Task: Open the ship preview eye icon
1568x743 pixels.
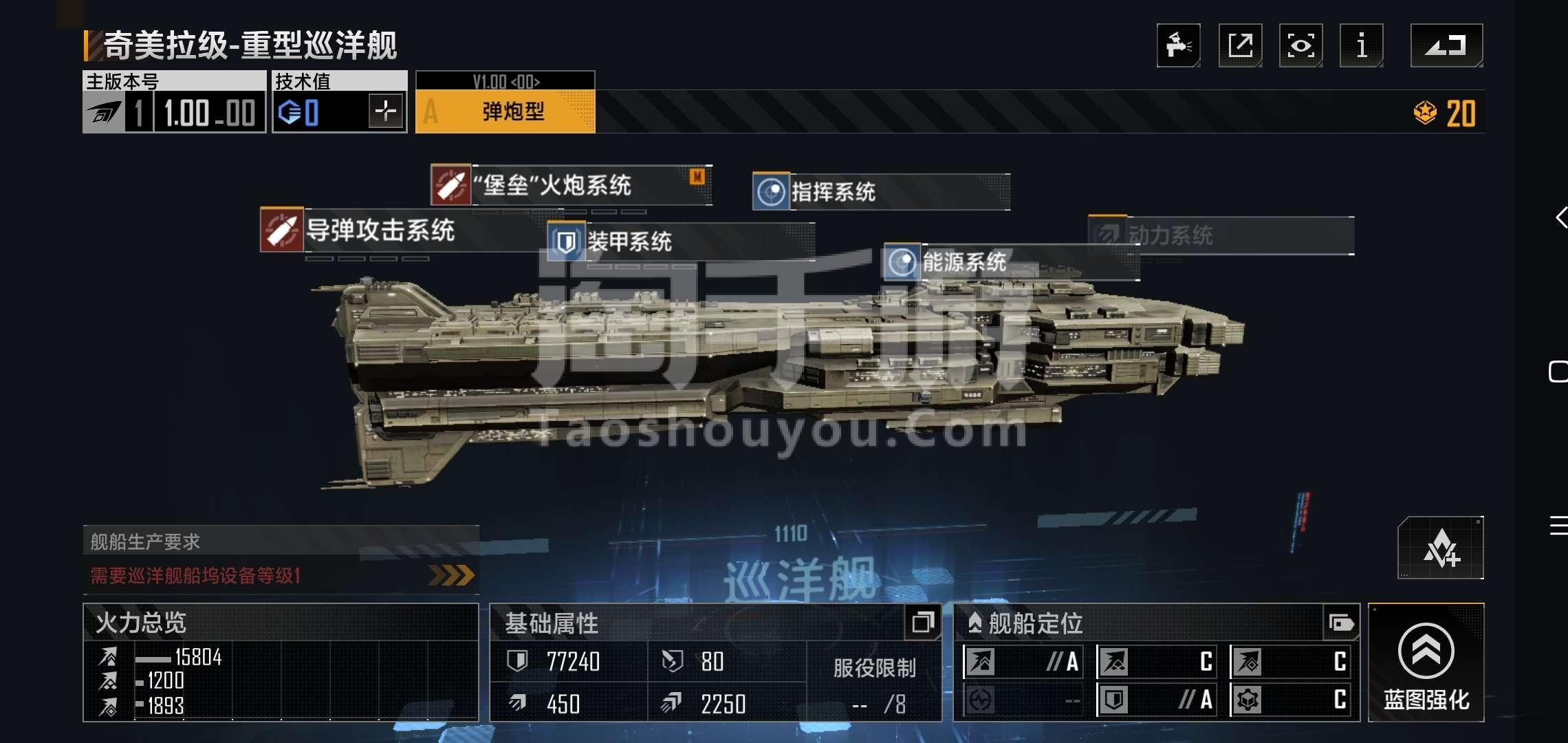Action: pos(1300,45)
